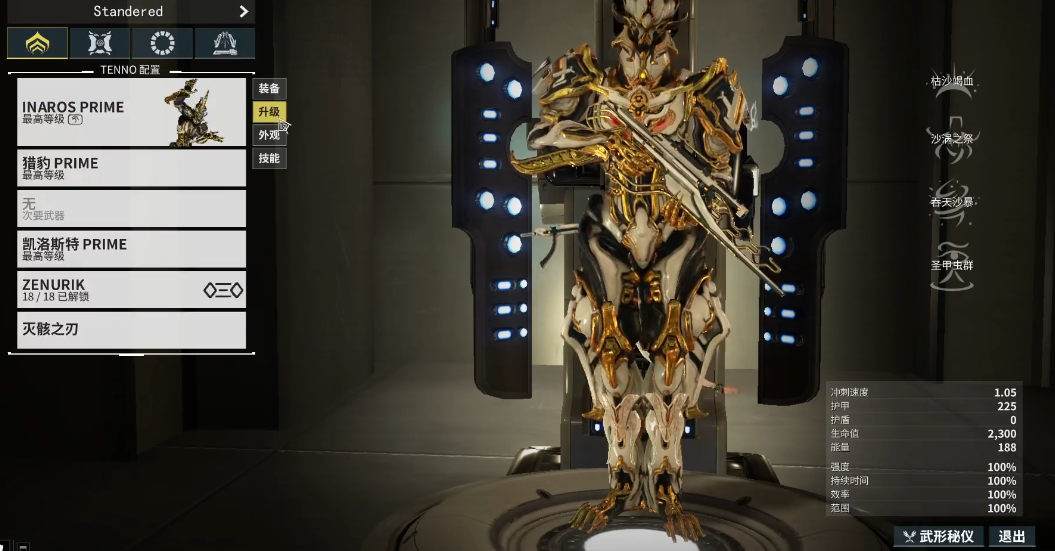
Task: Open the Standered loadout selector arrow
Action: click(x=243, y=12)
